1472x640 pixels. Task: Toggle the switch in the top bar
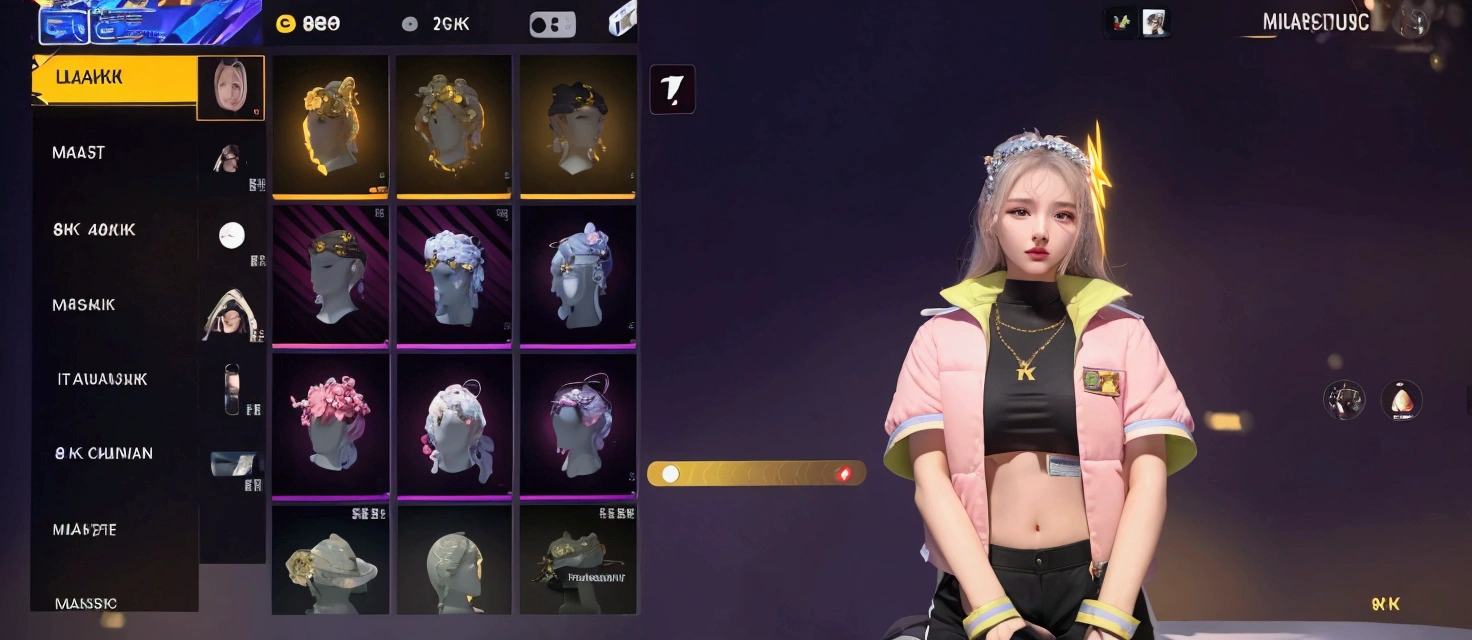[x=552, y=25]
